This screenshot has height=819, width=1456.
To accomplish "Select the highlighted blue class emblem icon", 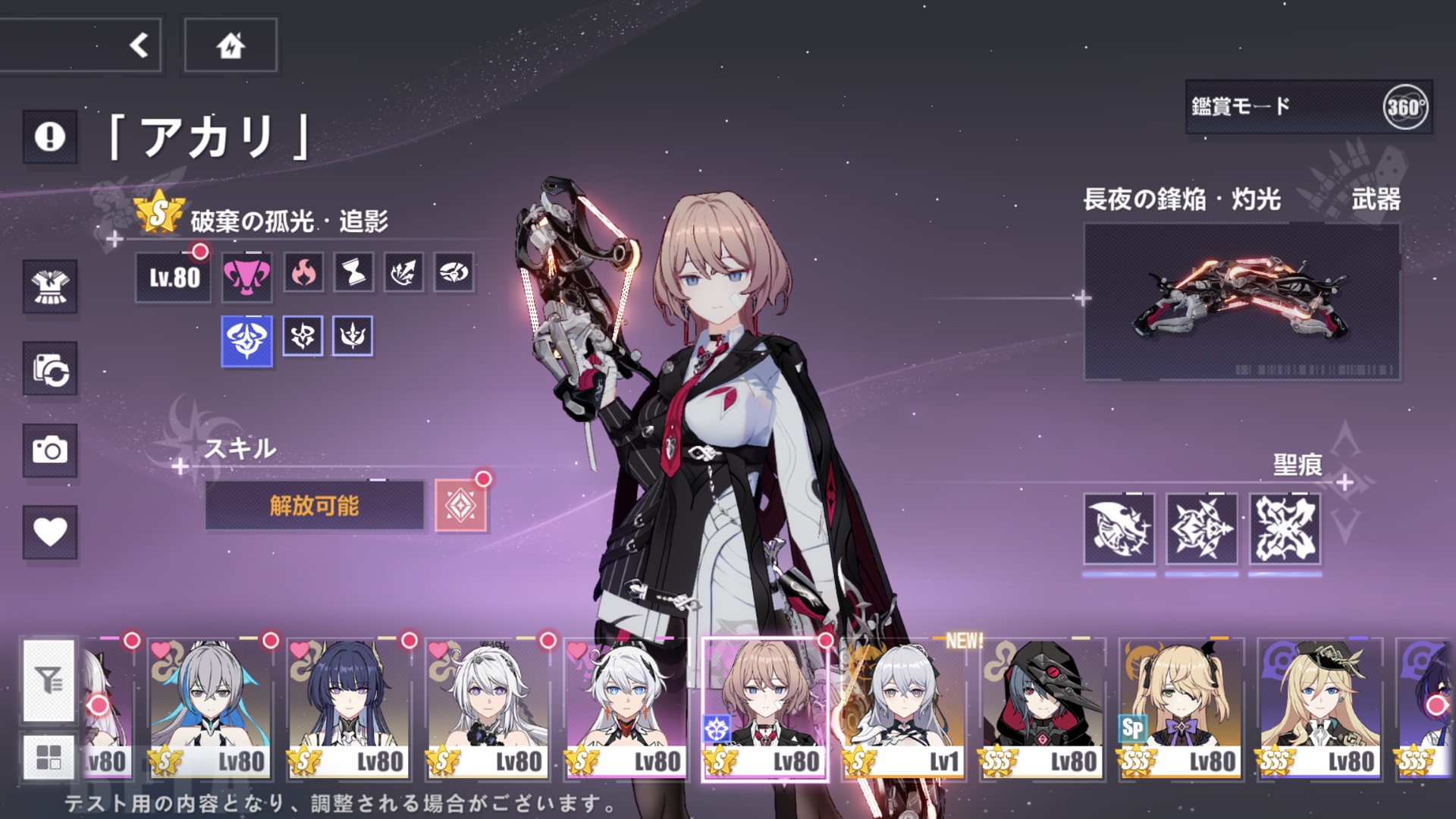I will click(x=246, y=338).
